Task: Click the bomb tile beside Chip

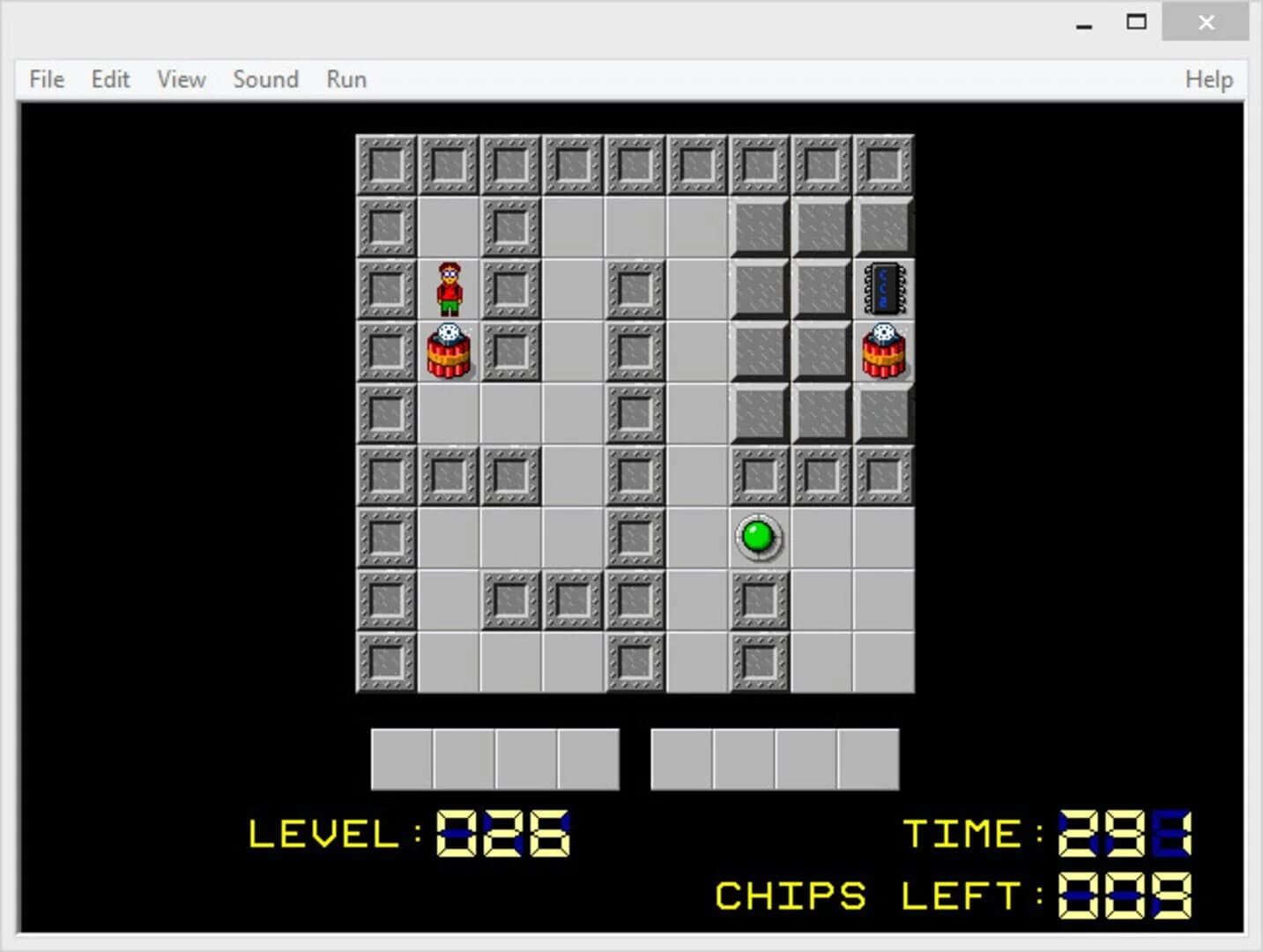Action: coord(449,350)
